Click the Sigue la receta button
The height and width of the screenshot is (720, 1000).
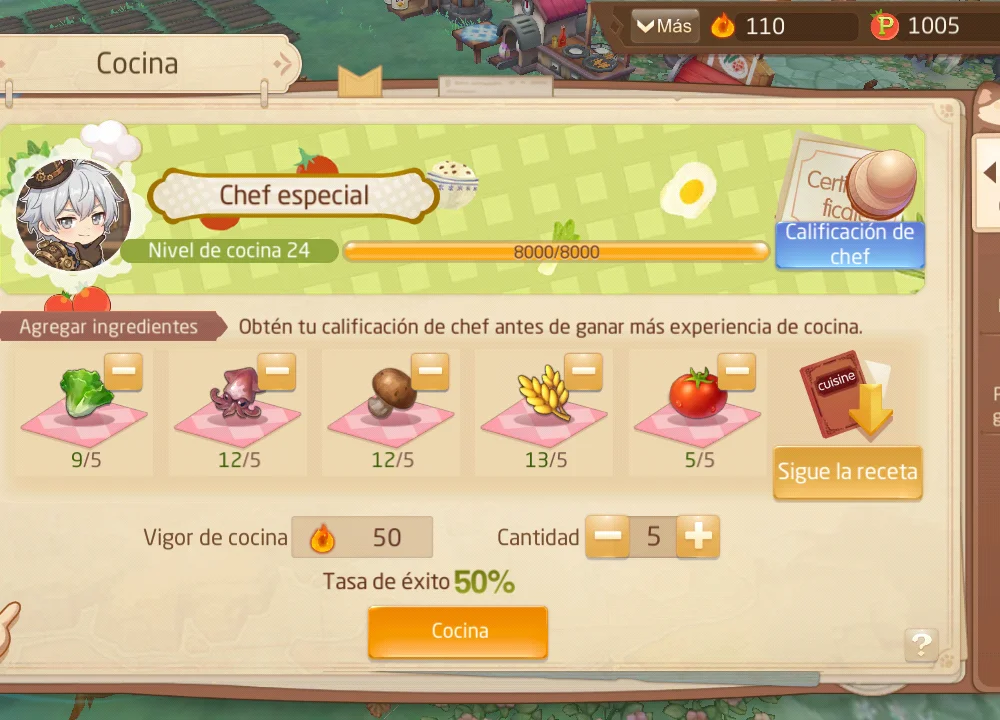coord(847,472)
